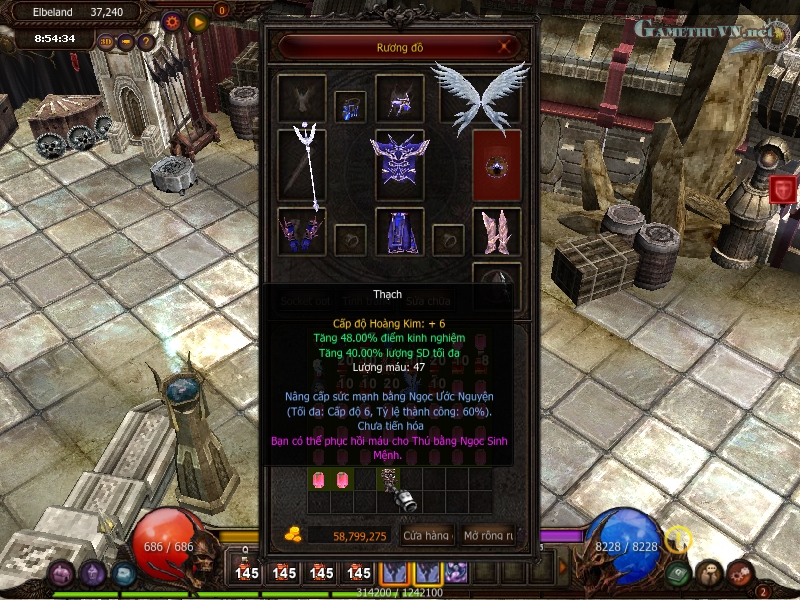This screenshot has width=800, height=600.
Task: Choose the red shield slot
Action: 497,165
